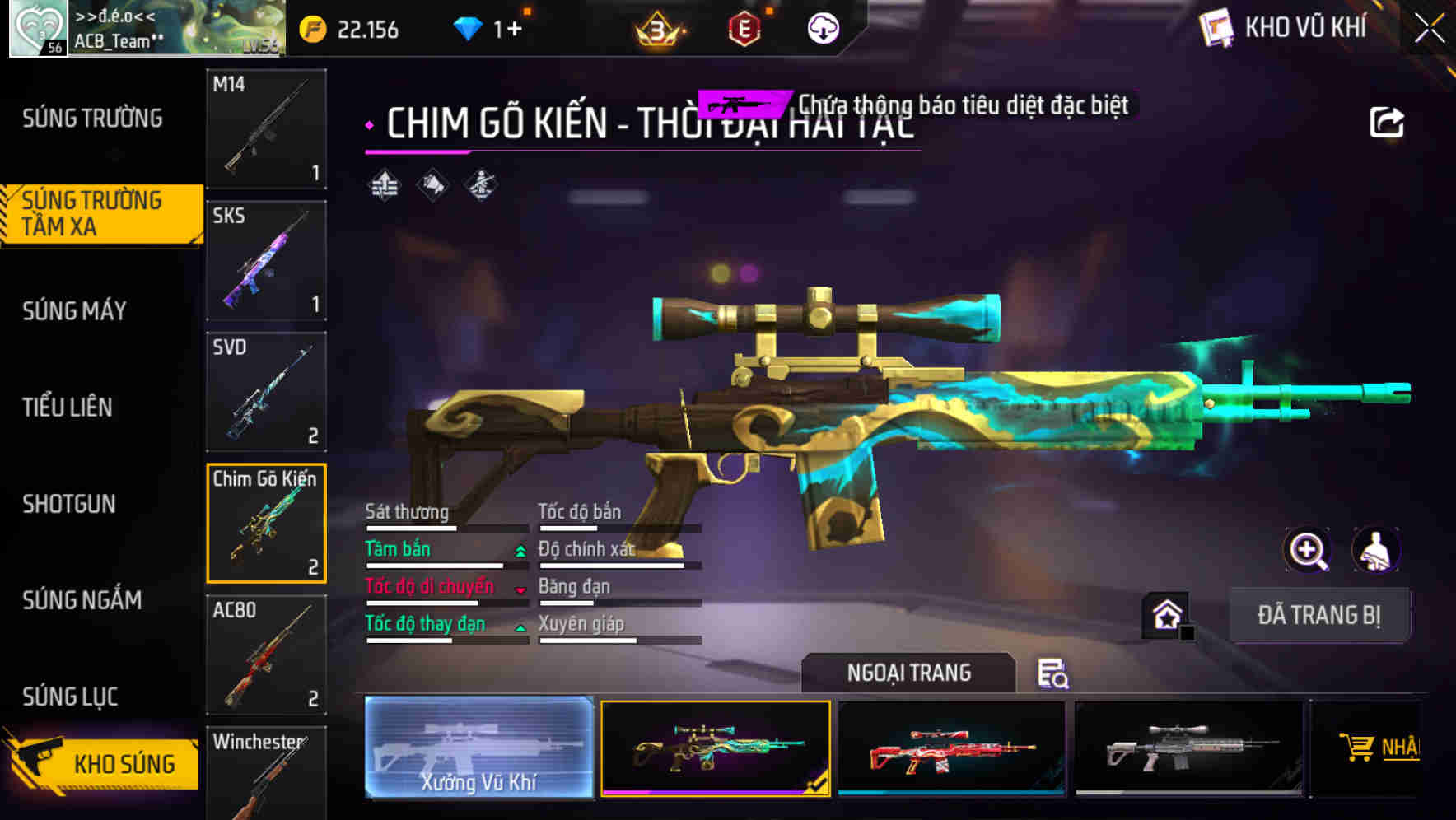
Task: Open the cloud download icon in top bar
Action: pos(821,27)
